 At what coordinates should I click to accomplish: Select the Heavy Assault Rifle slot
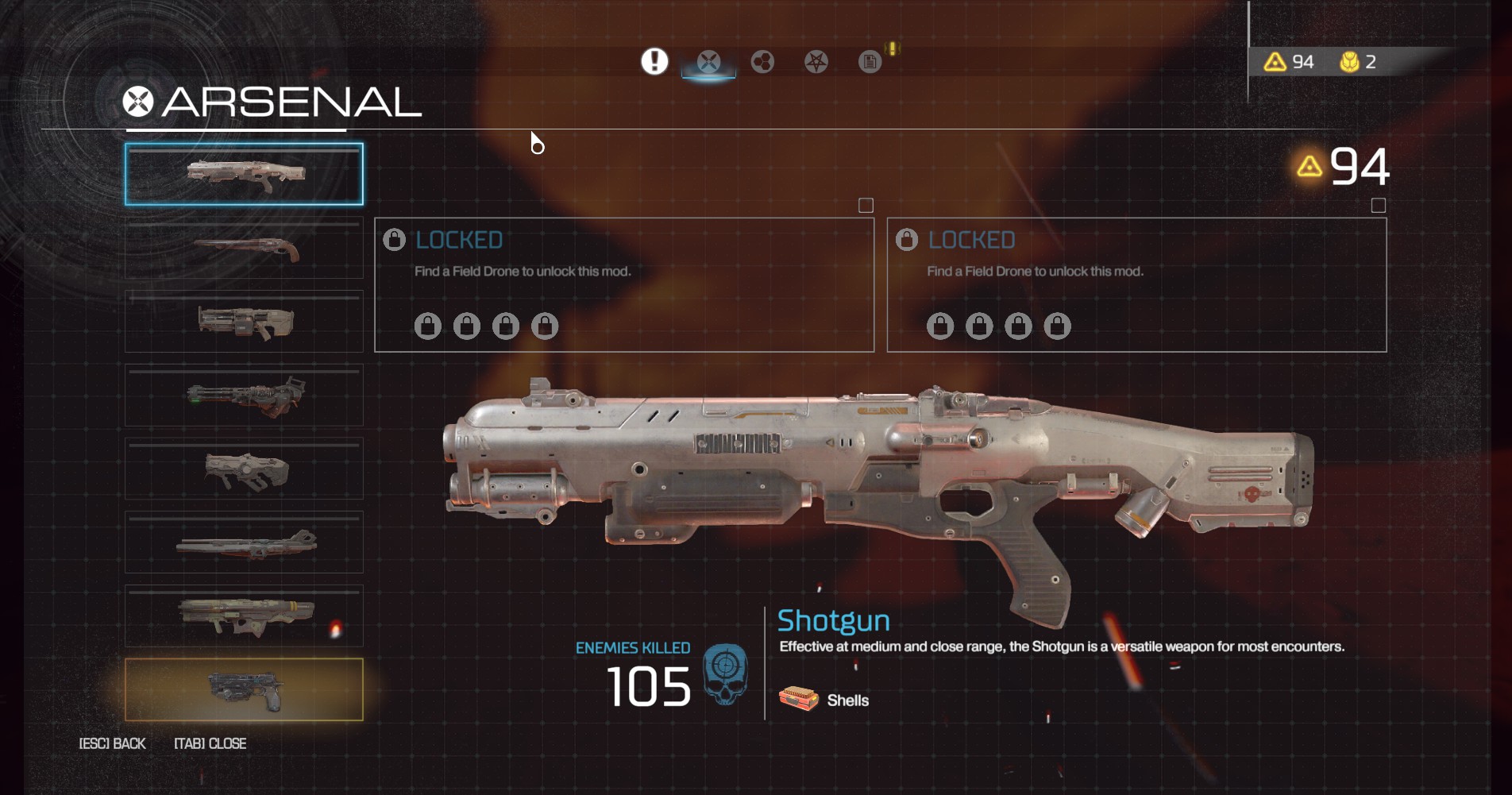(244, 322)
